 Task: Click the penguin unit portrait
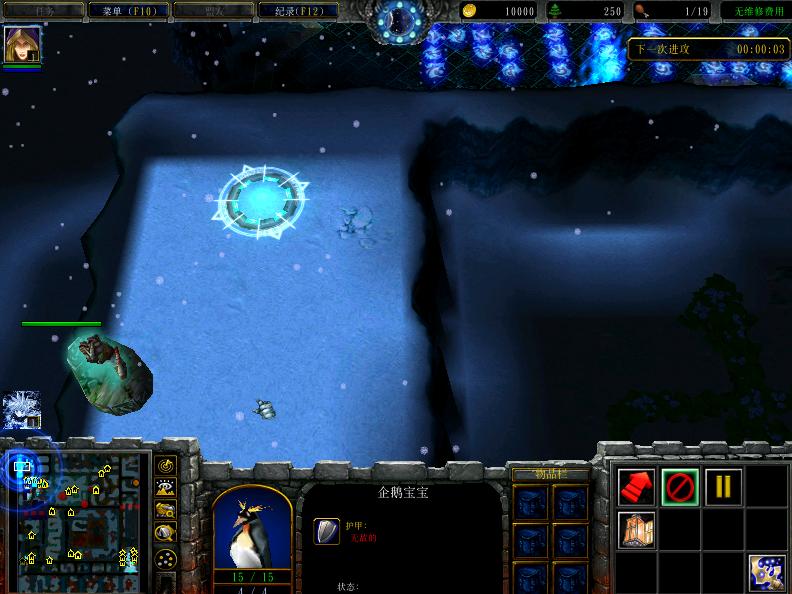[252, 528]
